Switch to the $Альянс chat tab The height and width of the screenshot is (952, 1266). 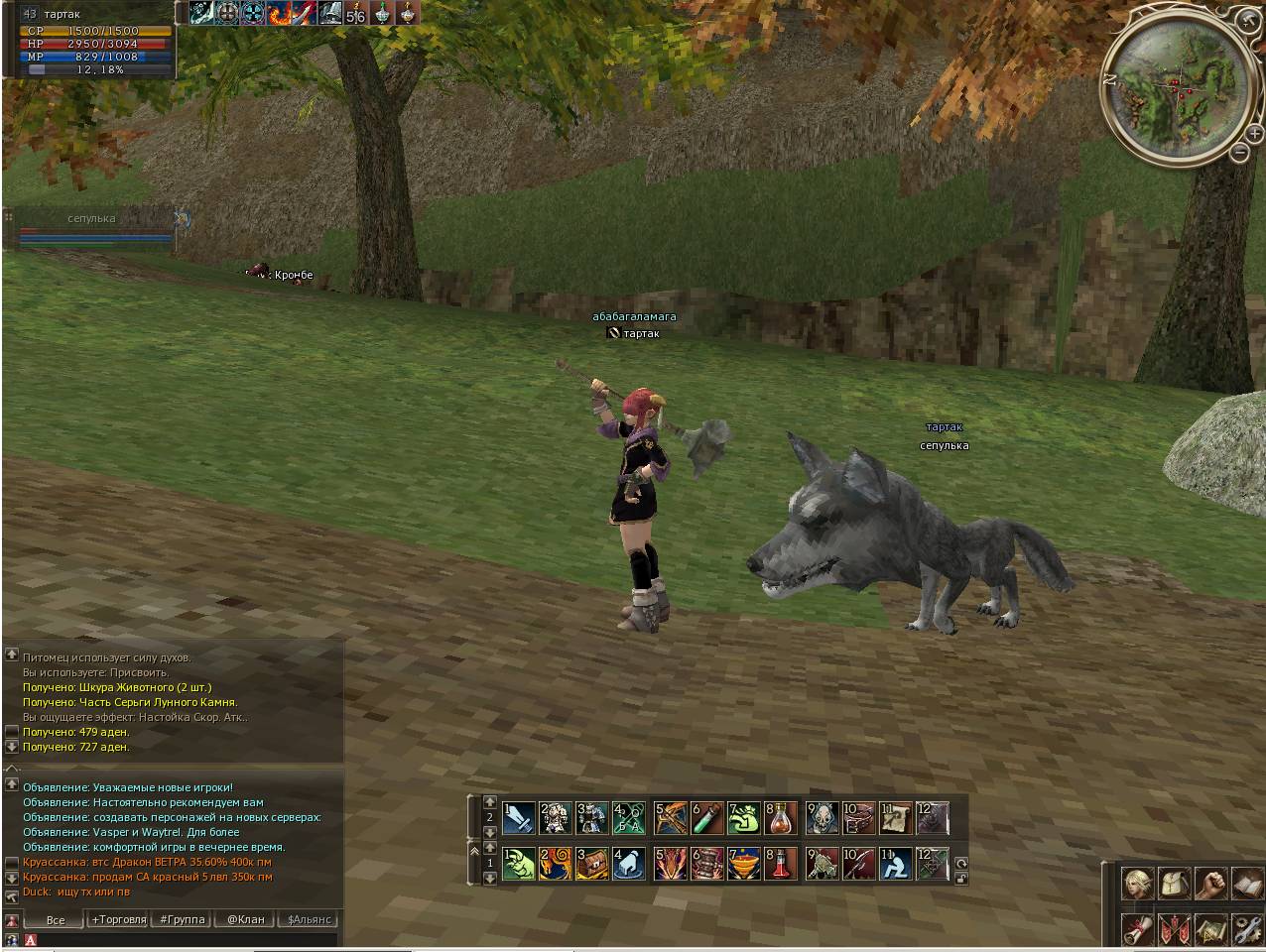tap(309, 919)
